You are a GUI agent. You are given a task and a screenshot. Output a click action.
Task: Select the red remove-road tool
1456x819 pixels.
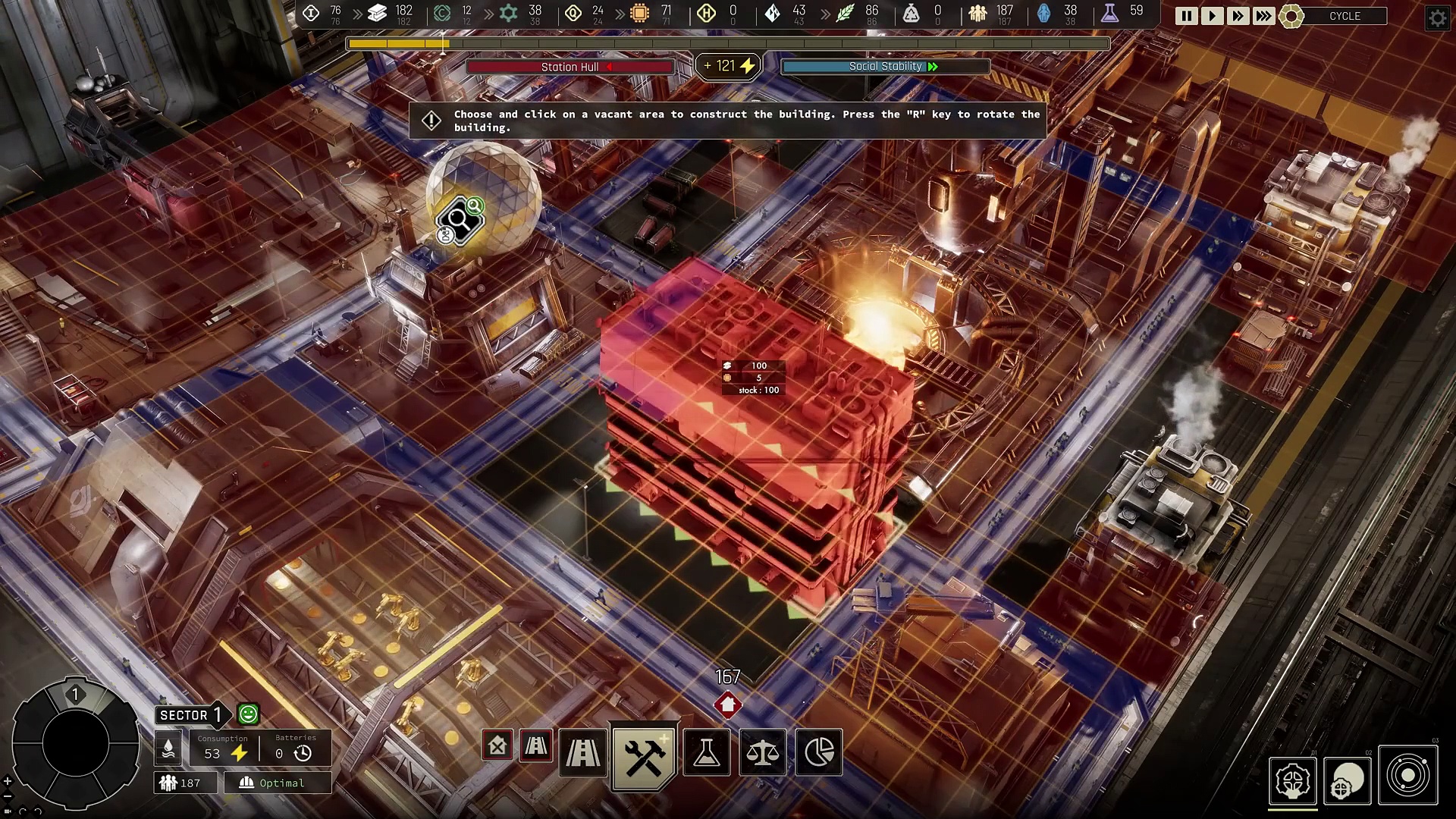[536, 746]
